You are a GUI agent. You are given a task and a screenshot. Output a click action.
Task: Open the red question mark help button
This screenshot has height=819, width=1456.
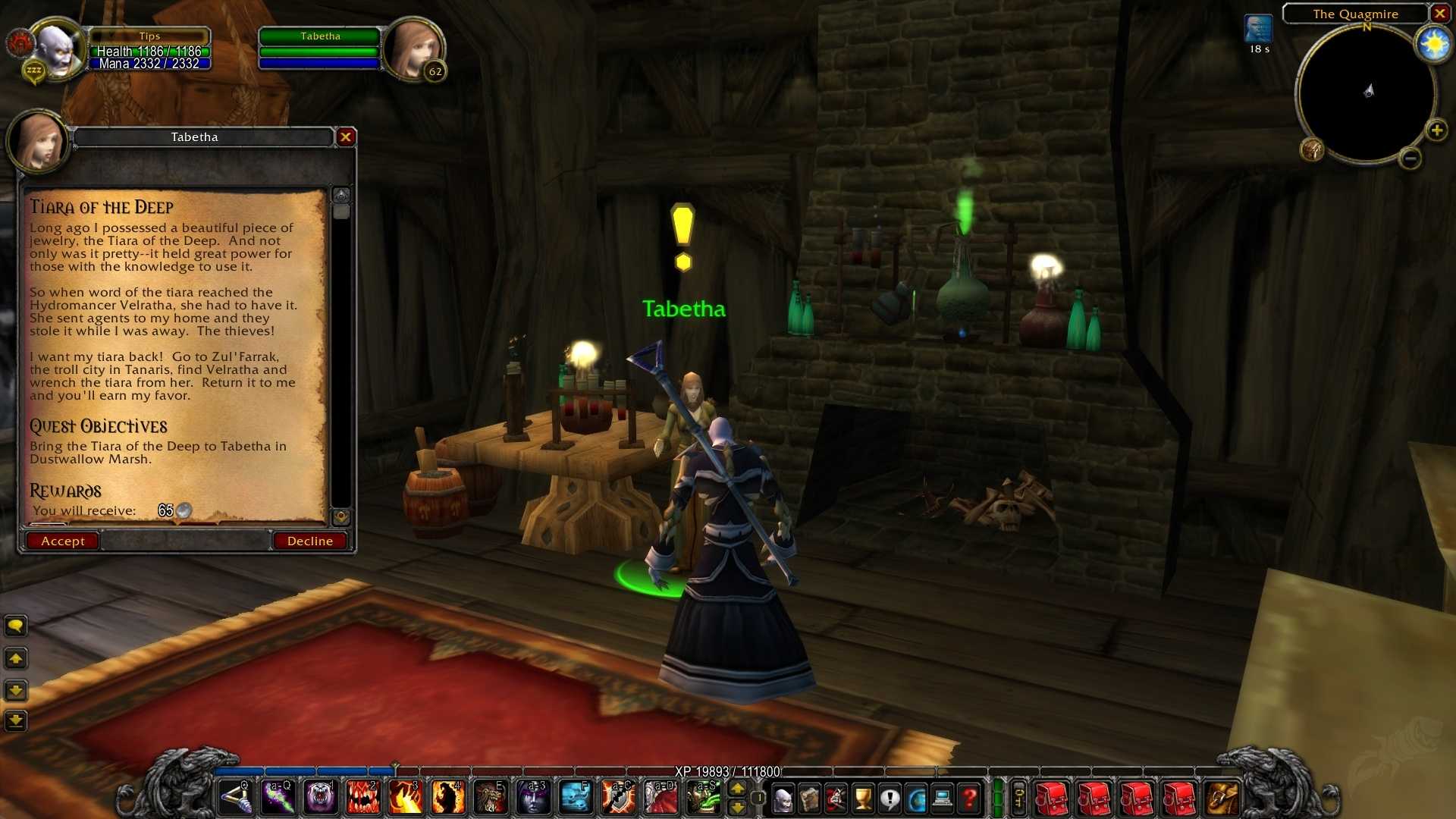(x=969, y=799)
